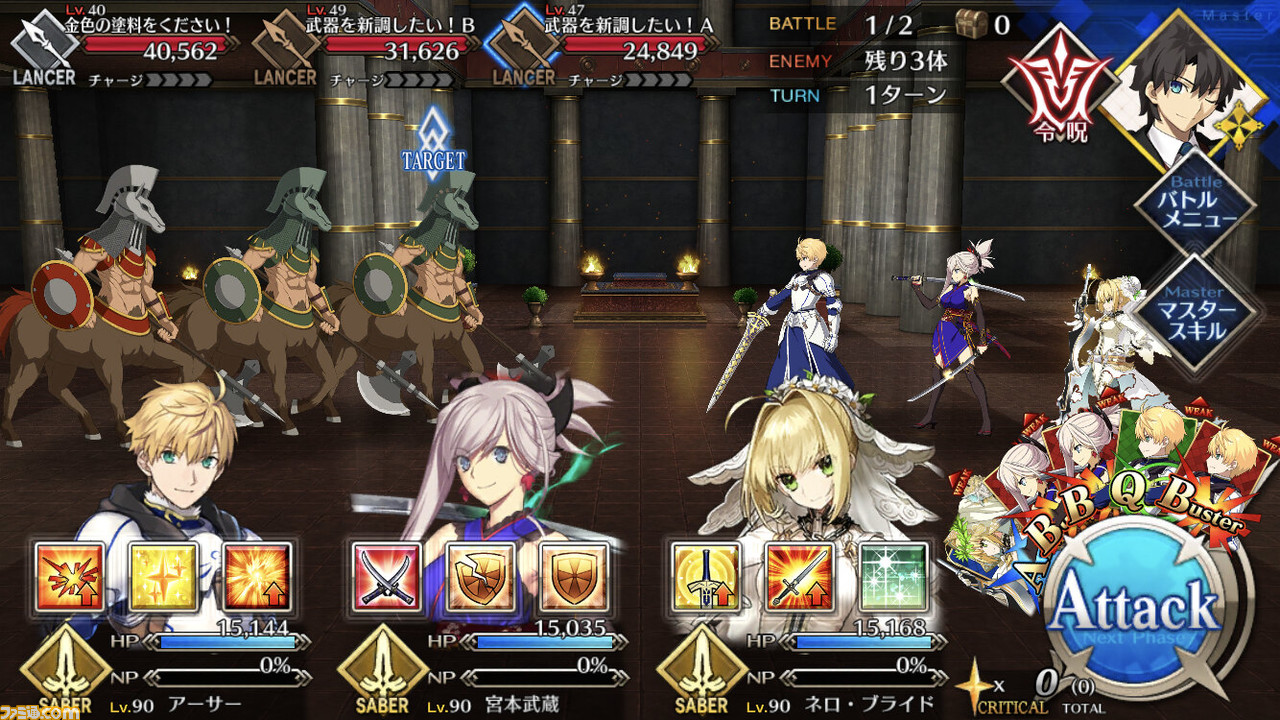
Task: Use Musashi's crossed swords skill
Action: pos(387,578)
